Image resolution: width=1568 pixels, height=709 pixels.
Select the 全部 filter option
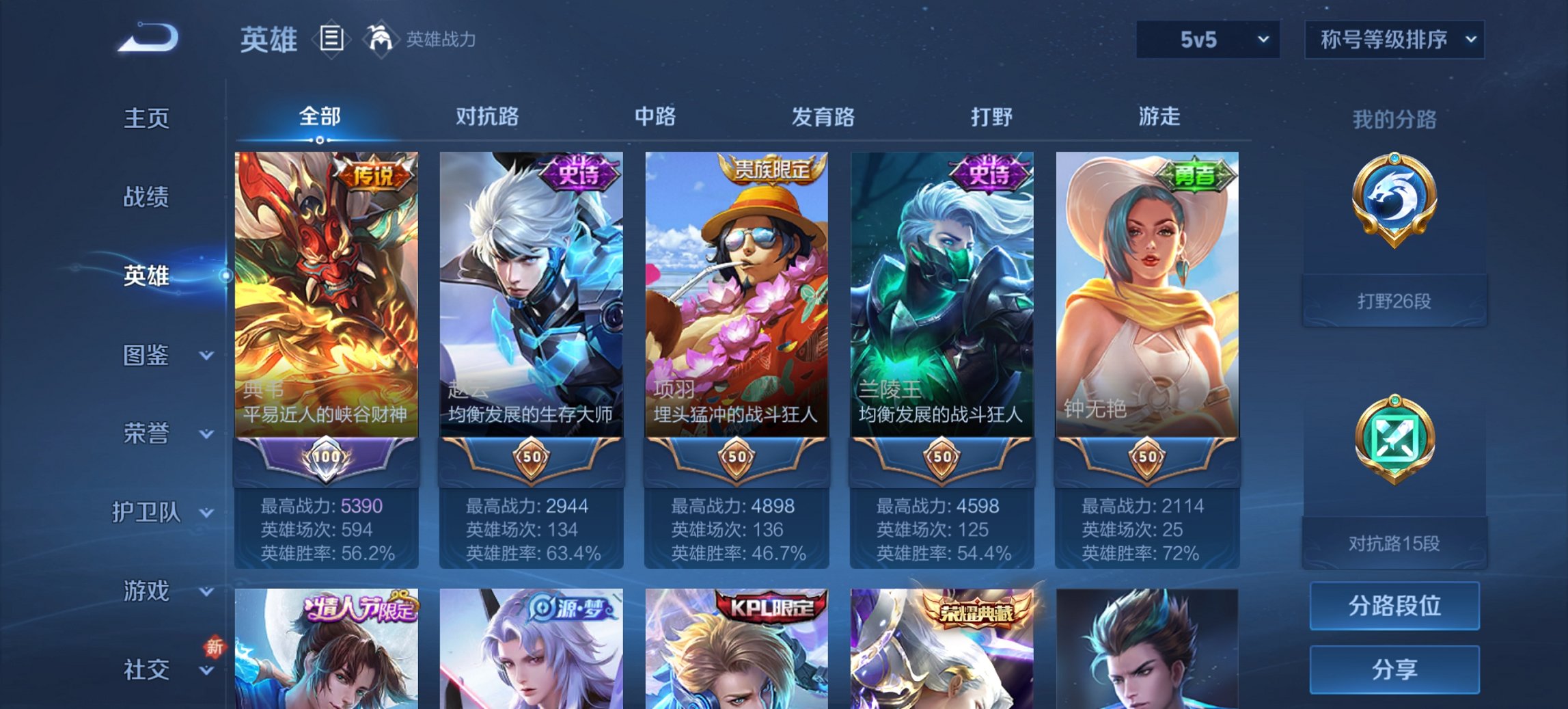click(x=320, y=118)
